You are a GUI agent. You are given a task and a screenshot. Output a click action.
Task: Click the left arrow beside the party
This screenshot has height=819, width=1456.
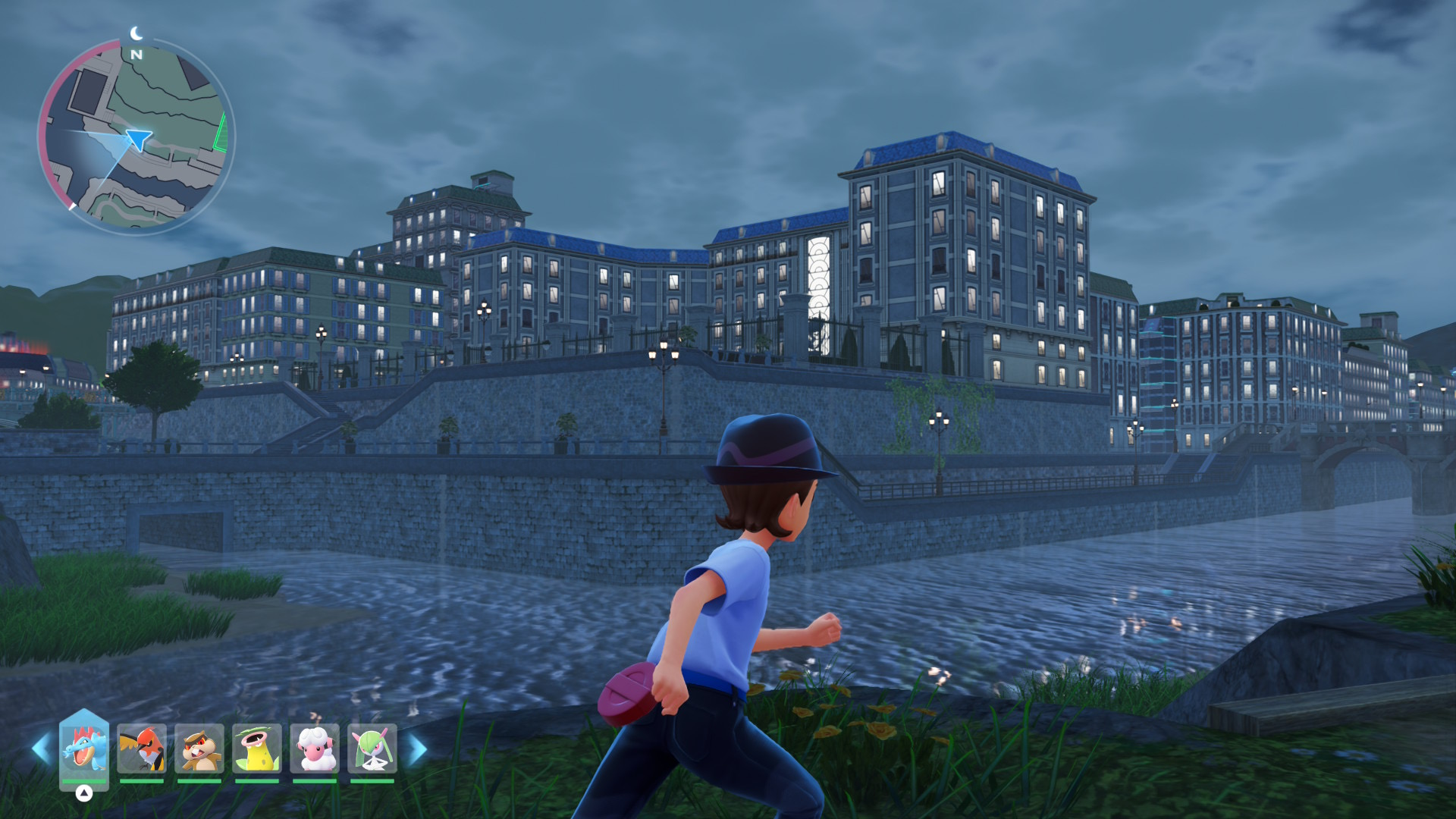pos(41,748)
